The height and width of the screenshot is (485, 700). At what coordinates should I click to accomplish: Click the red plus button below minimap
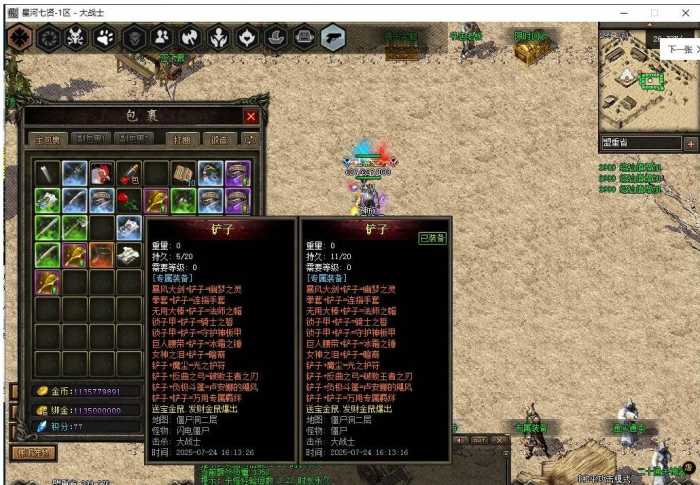[x=689, y=144]
